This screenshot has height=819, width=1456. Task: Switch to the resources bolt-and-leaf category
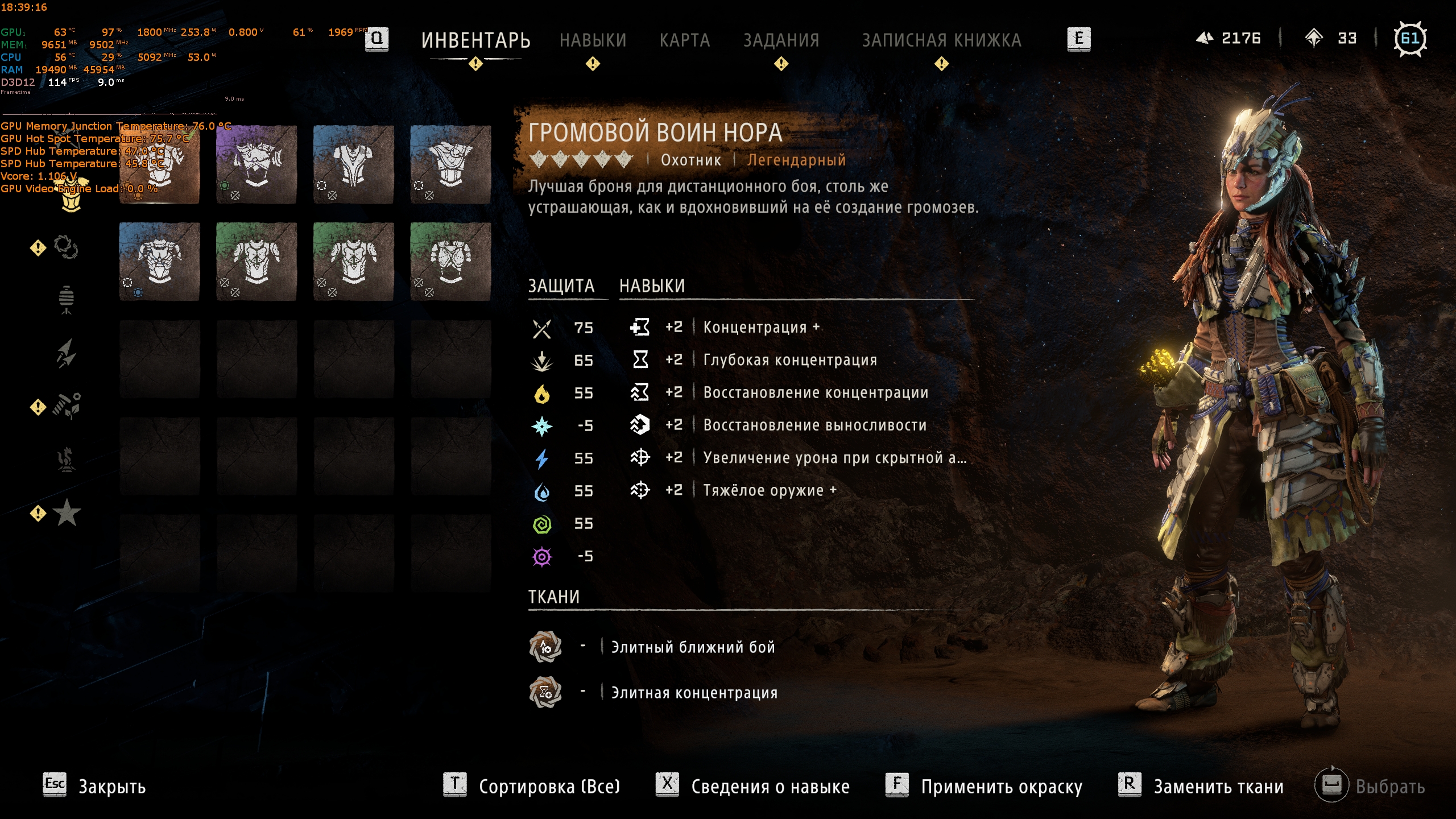[x=67, y=406]
